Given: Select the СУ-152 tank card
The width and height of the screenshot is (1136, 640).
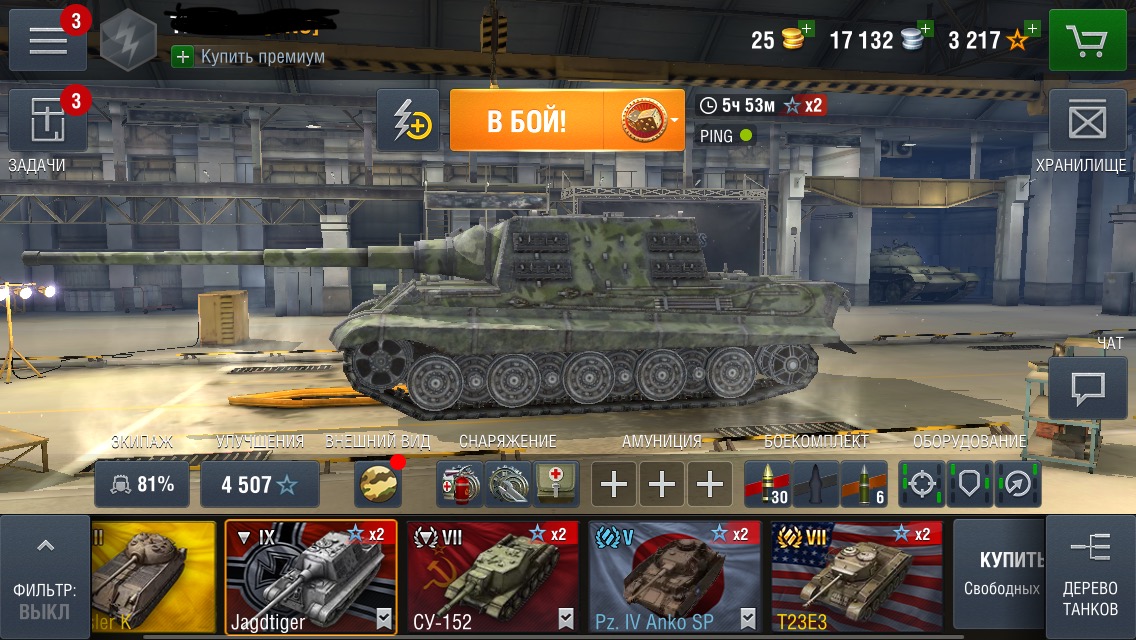Looking at the screenshot, I should 492,577.
